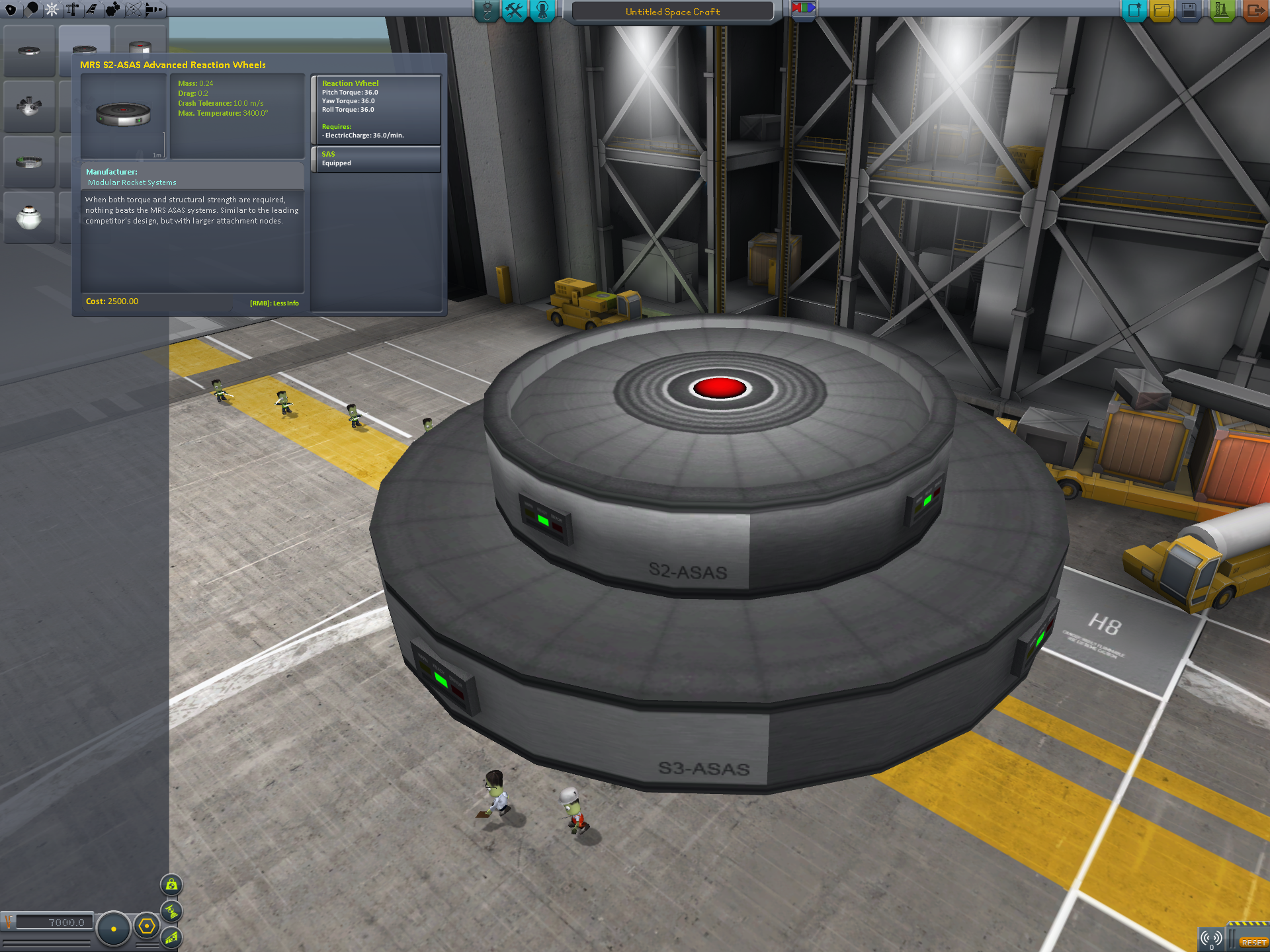Choose the white spherical RCS tank part
This screenshot has width=1270, height=952.
tap(29, 217)
